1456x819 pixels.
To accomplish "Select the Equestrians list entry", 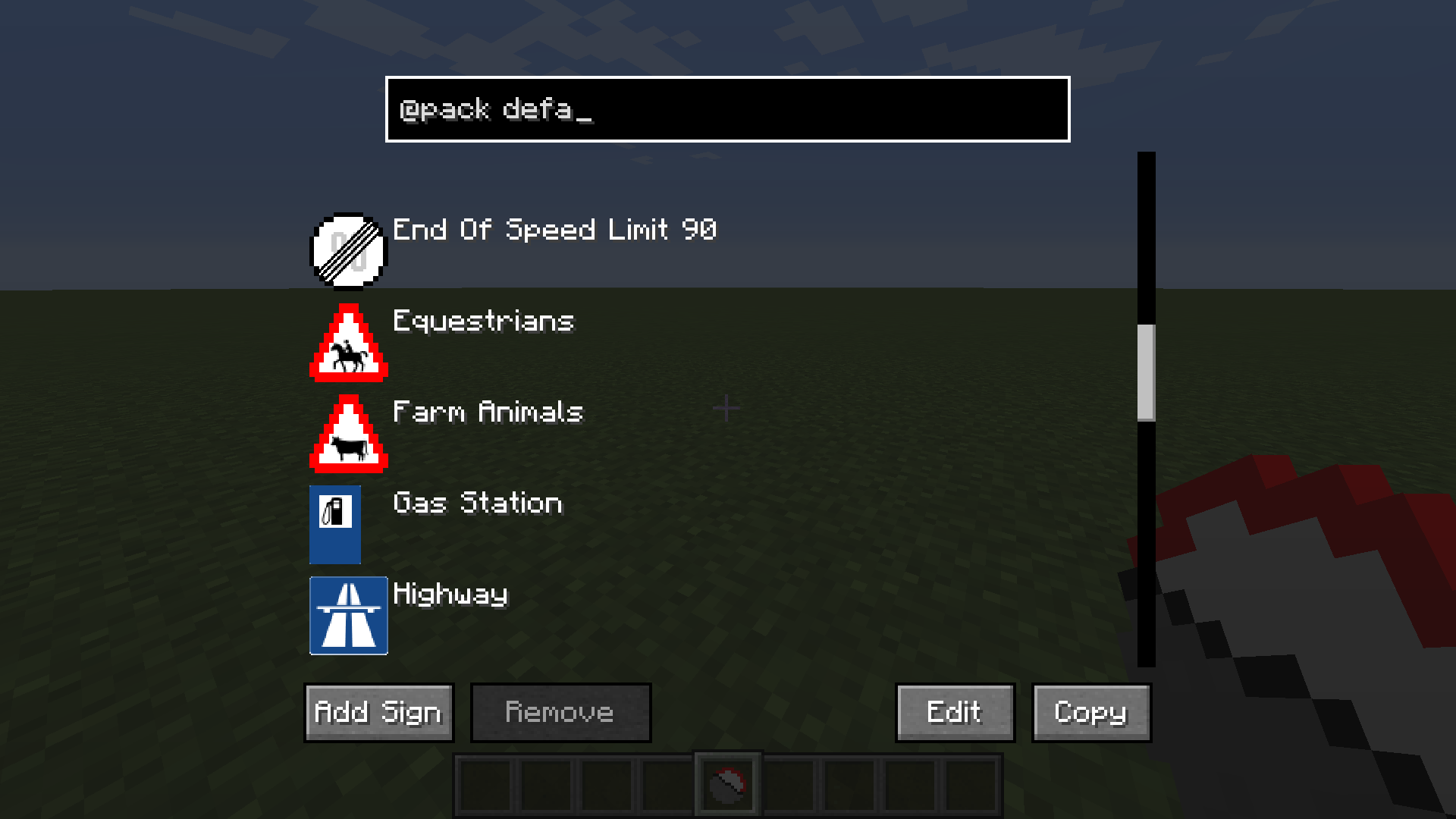I will (483, 322).
